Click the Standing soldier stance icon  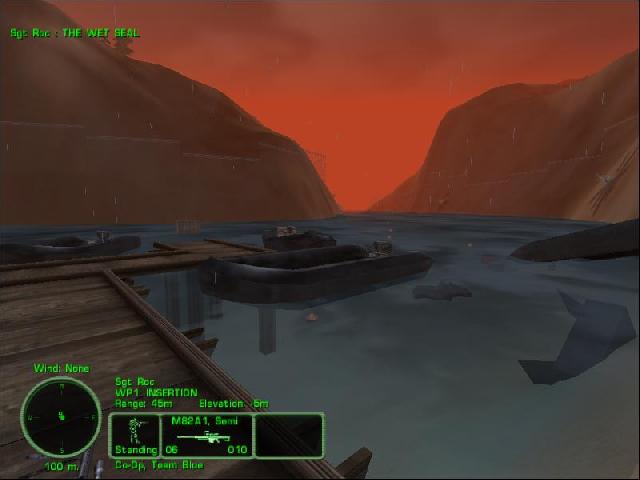tap(133, 435)
